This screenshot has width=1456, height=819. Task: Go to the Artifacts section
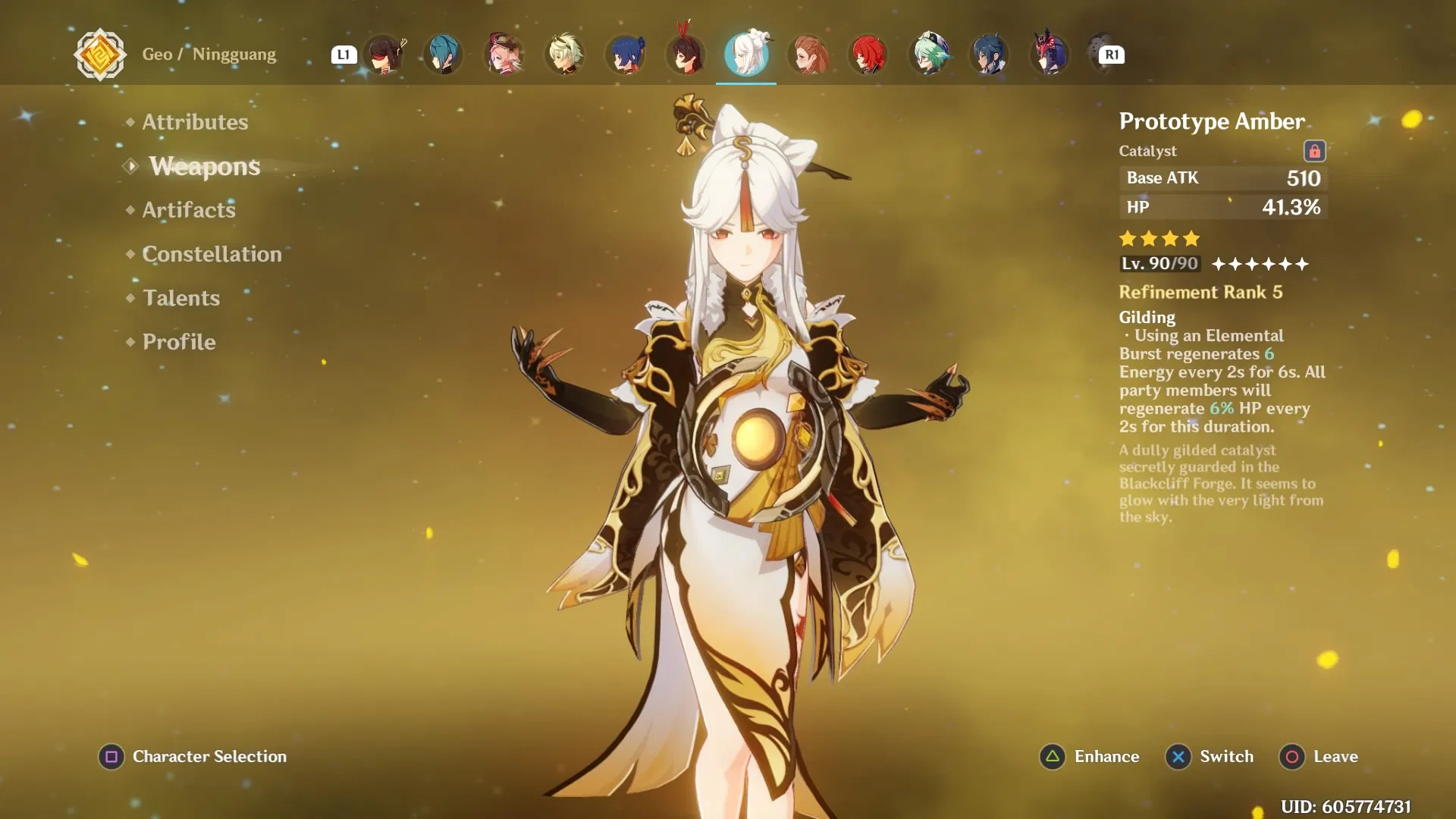click(189, 210)
